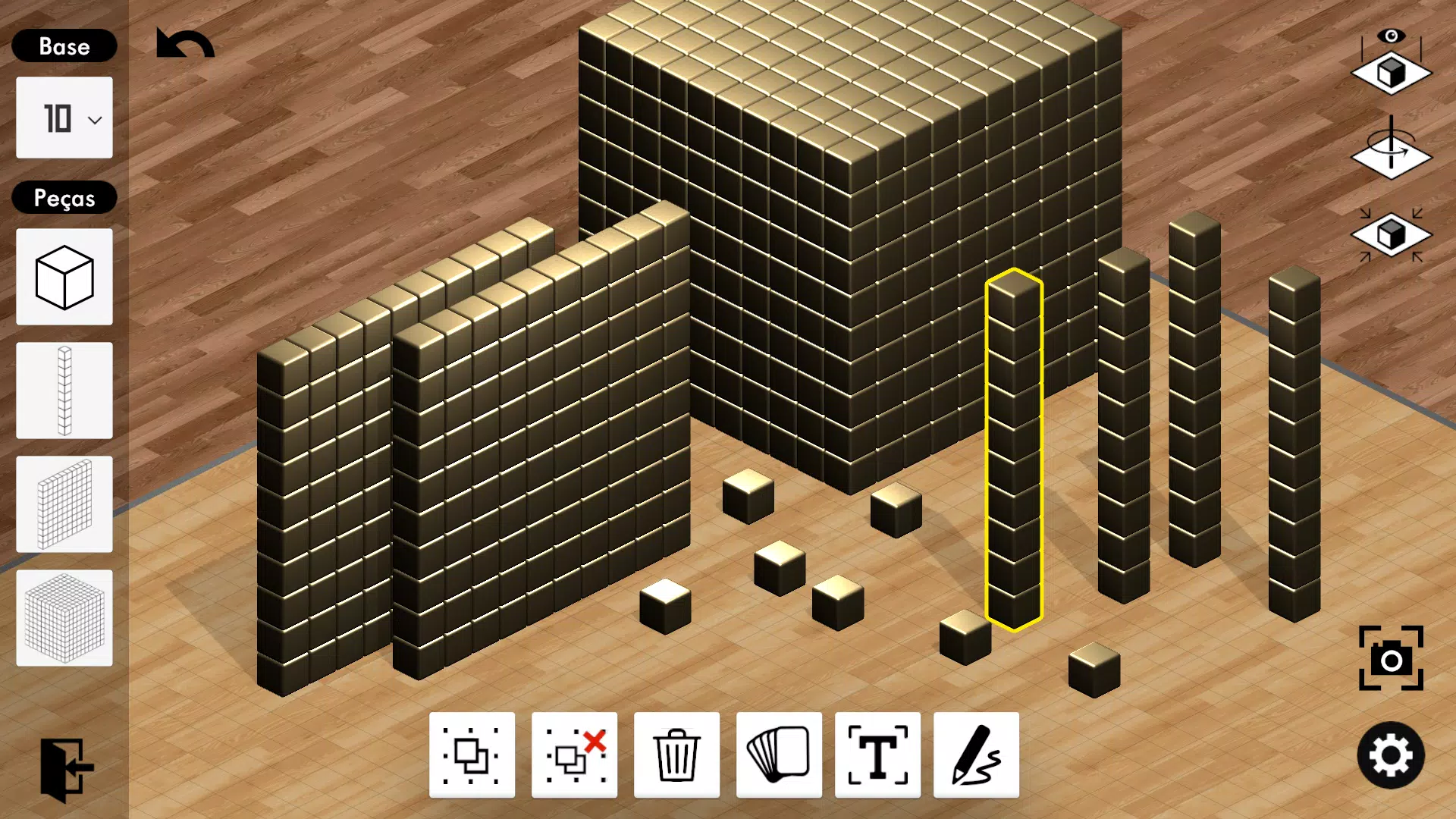The height and width of the screenshot is (819, 1456).
Task: Open the card deck panel
Action: [778, 756]
